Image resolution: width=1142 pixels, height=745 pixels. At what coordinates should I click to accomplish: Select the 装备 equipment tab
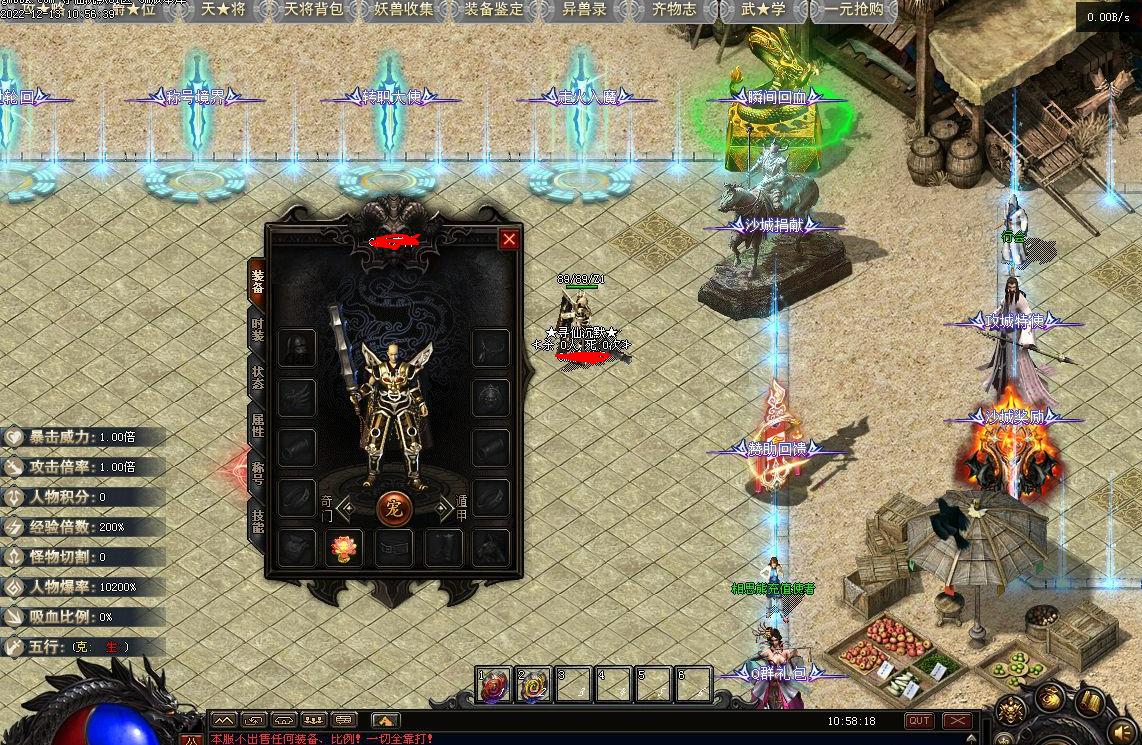[x=257, y=282]
